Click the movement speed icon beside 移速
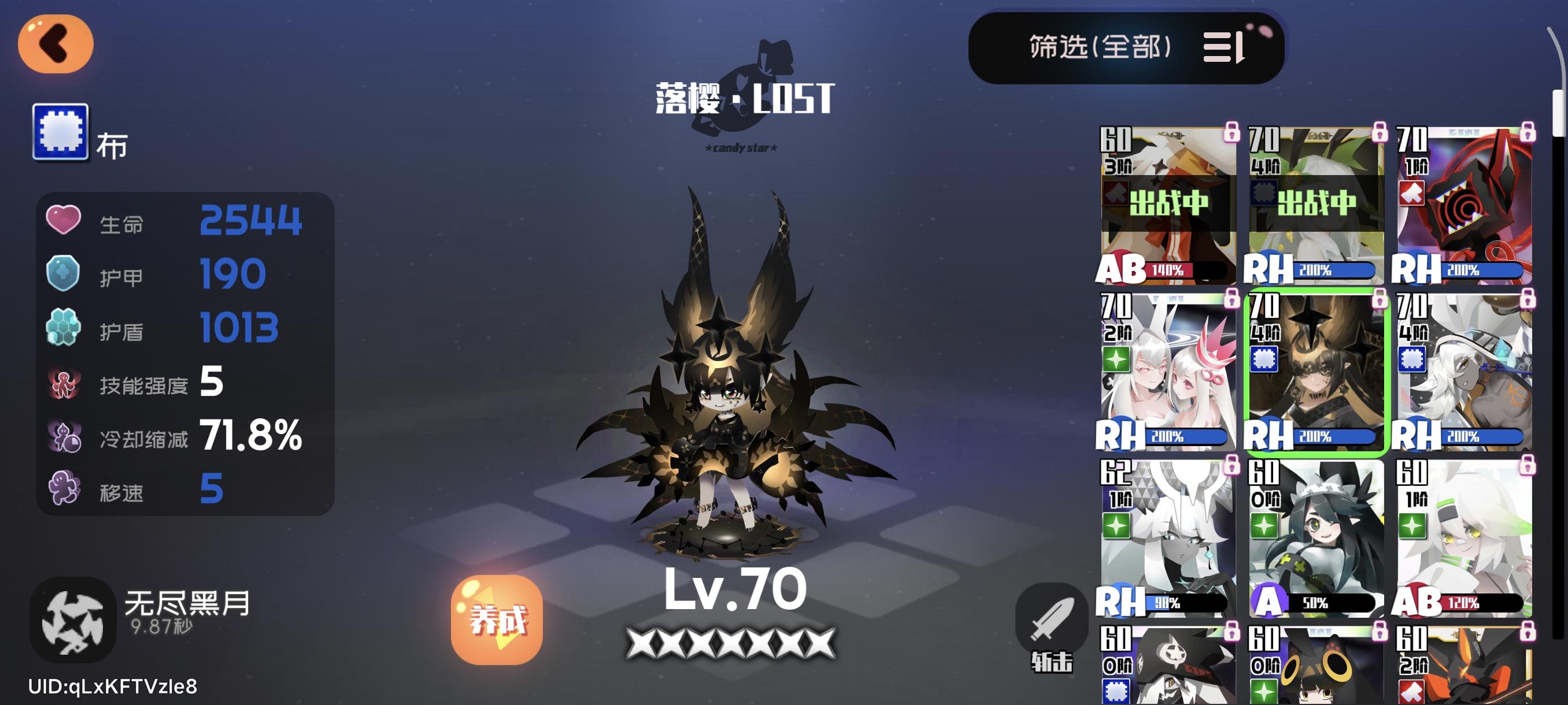The width and height of the screenshot is (1568, 705). (x=63, y=490)
